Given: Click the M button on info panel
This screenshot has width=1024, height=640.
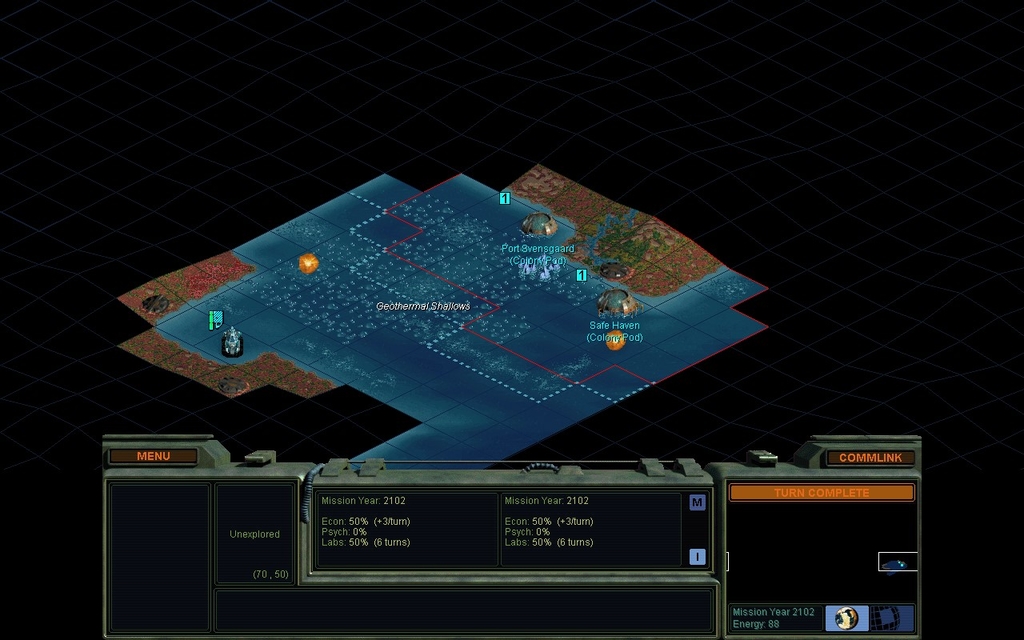Looking at the screenshot, I should click(x=697, y=503).
